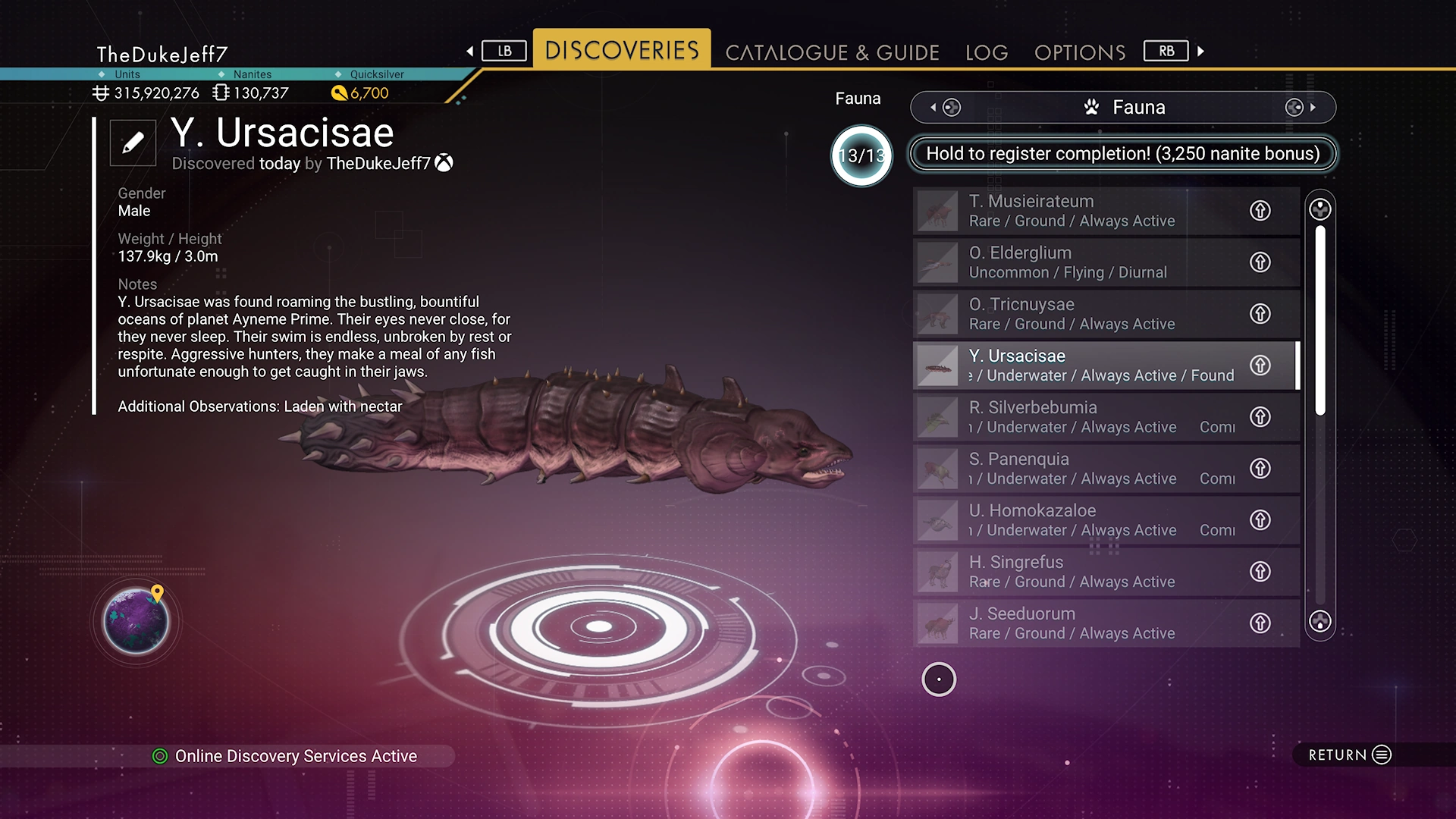Show the J. Seeduorum creature entry
Screen dimensions: 1456x819
(1084, 623)
